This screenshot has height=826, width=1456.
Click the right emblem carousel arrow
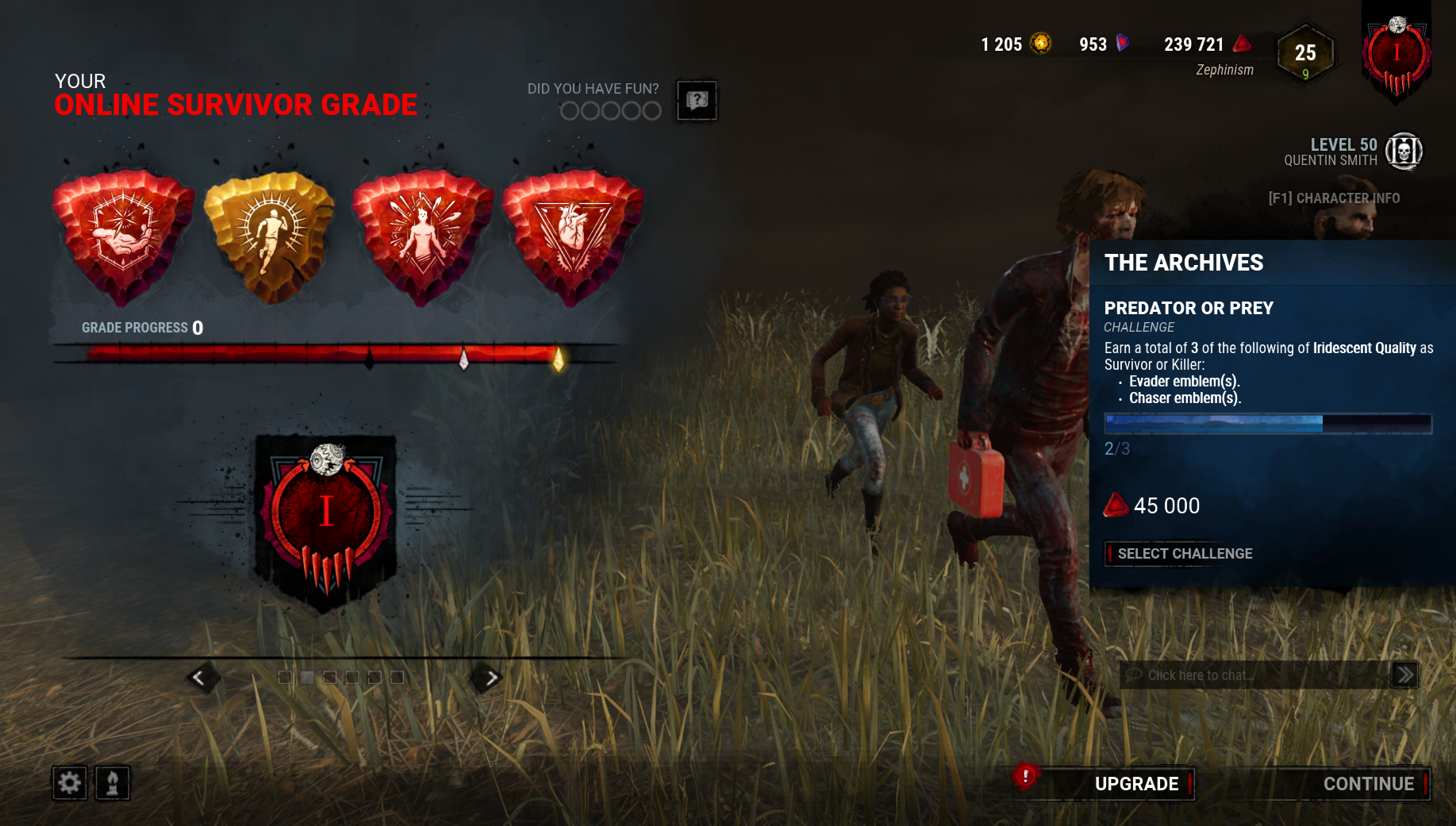coord(490,678)
